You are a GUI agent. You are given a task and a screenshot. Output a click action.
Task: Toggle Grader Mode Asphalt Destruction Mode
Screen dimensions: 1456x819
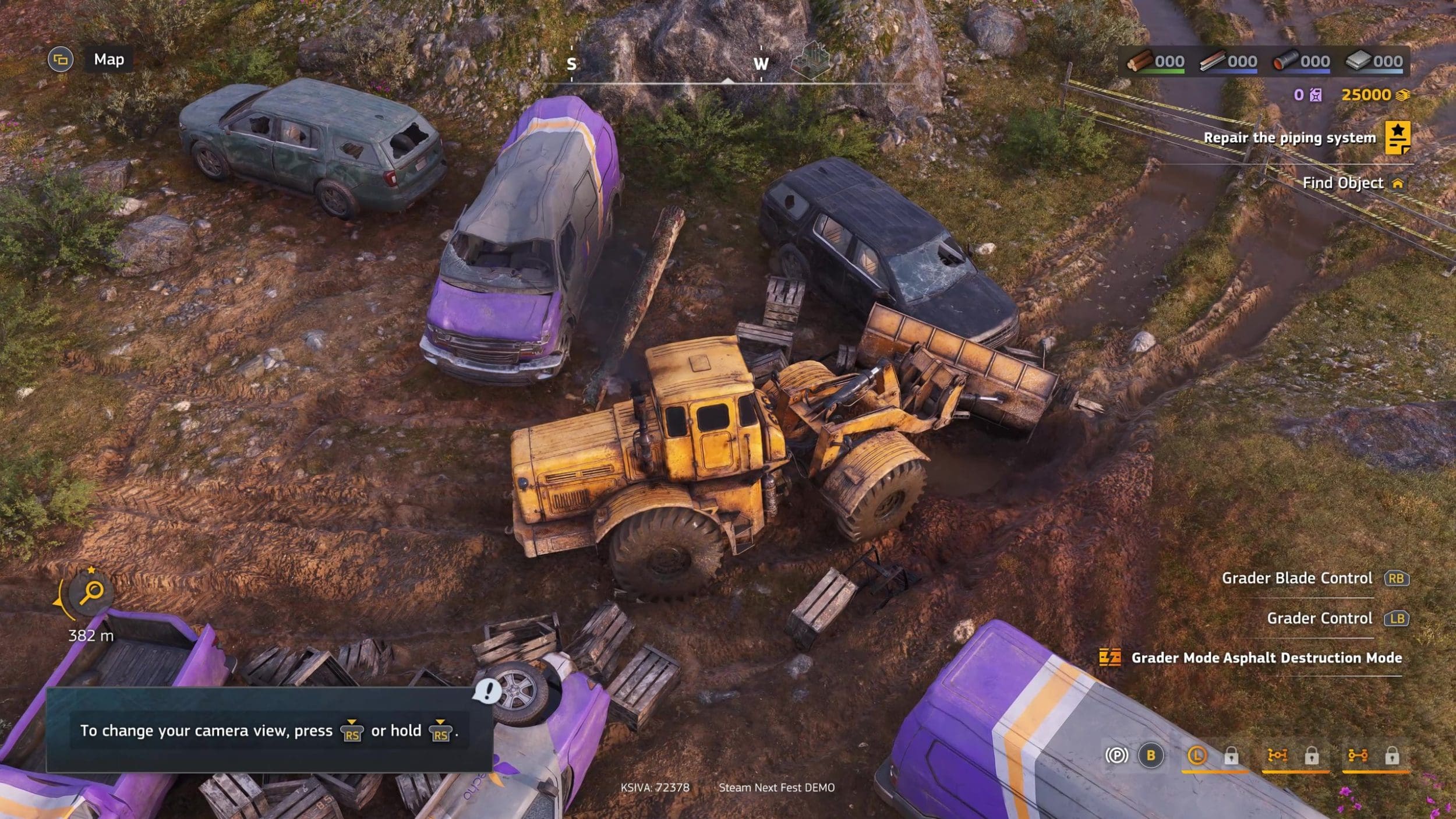(1266, 658)
